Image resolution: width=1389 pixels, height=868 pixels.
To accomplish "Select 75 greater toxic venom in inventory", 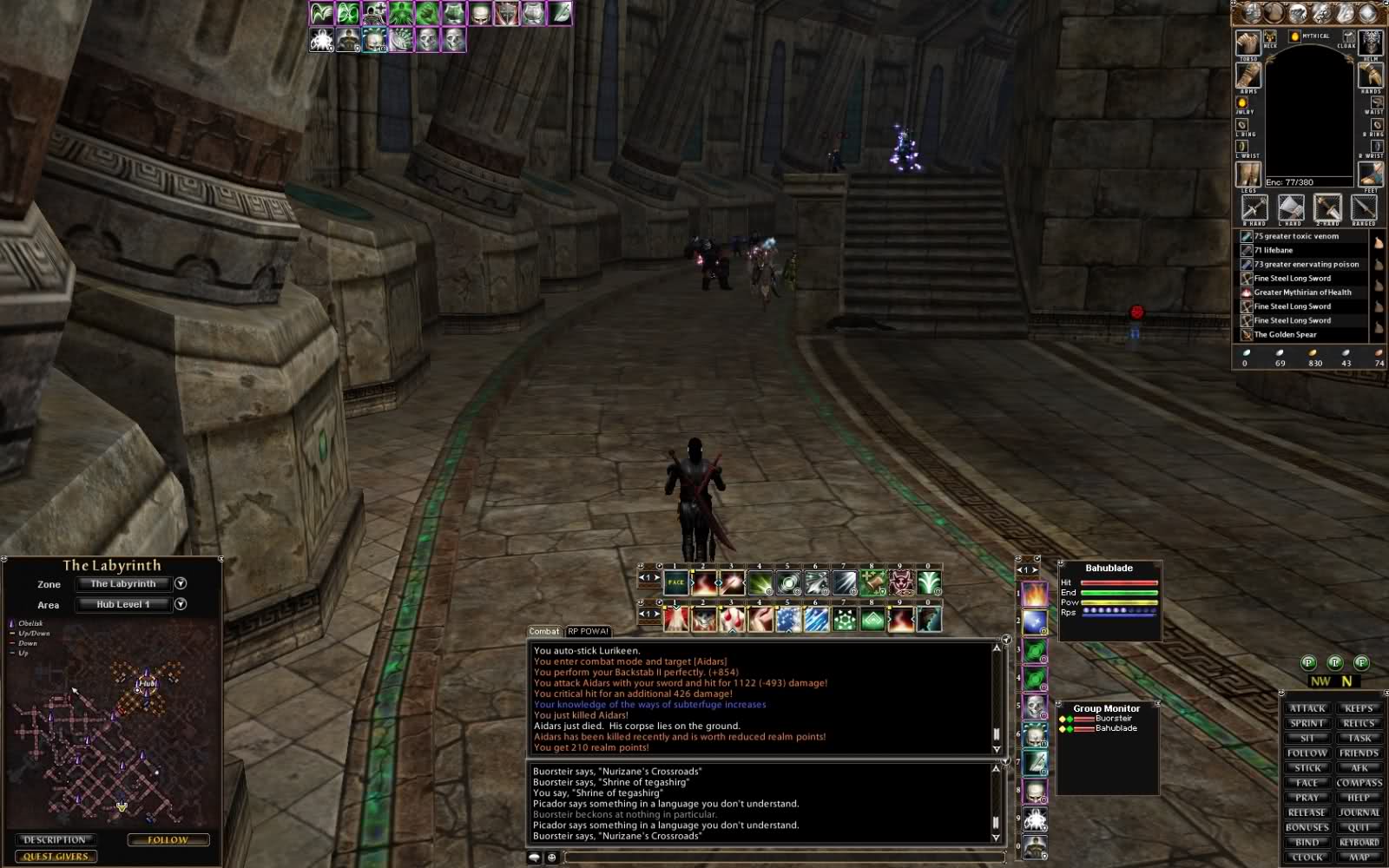I will pyautogui.click(x=1296, y=236).
